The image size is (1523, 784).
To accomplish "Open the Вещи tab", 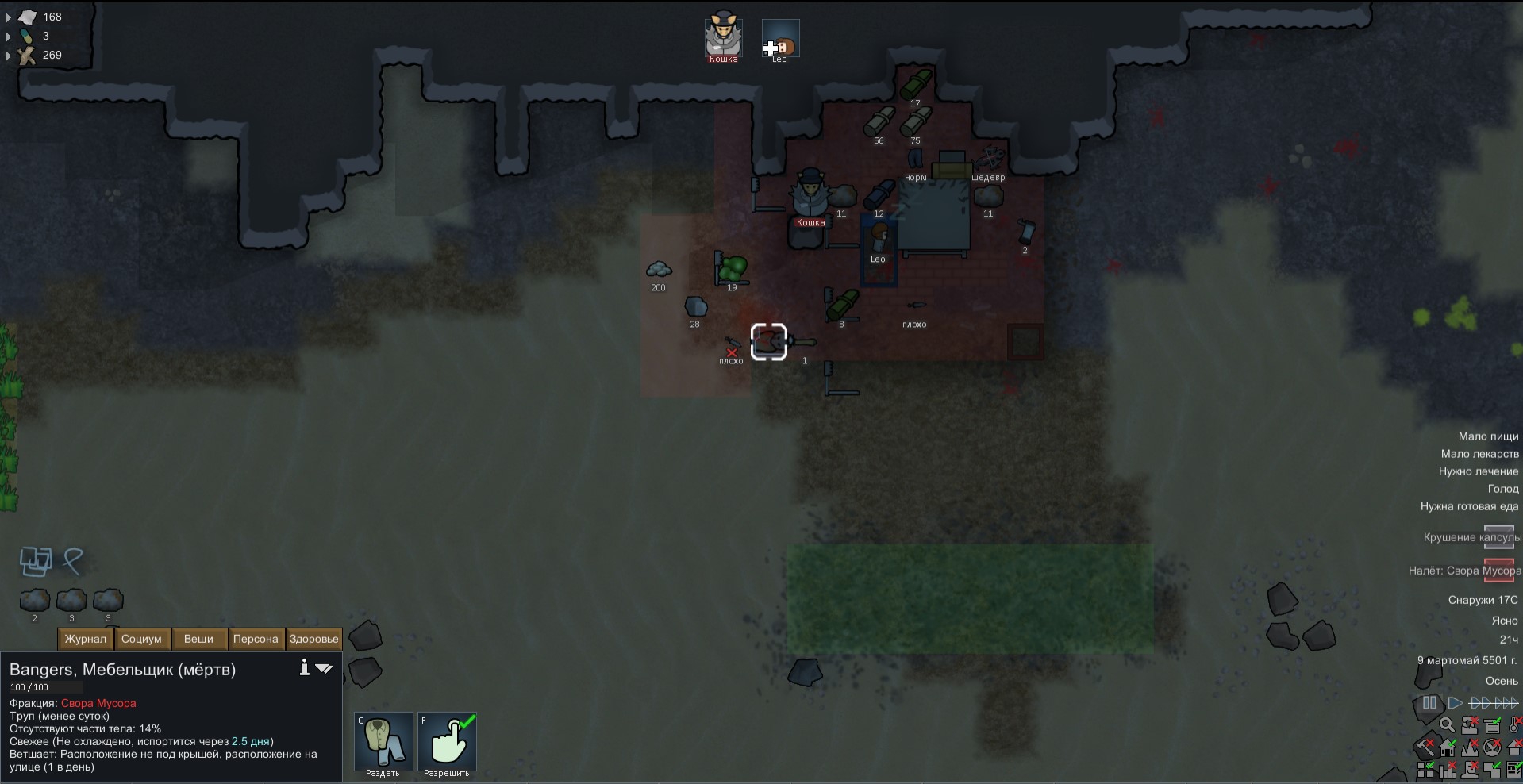I will tap(198, 639).
